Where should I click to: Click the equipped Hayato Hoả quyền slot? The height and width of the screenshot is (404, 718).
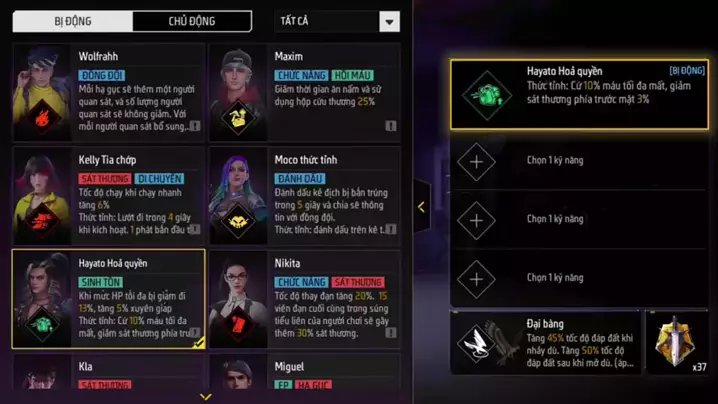point(581,93)
